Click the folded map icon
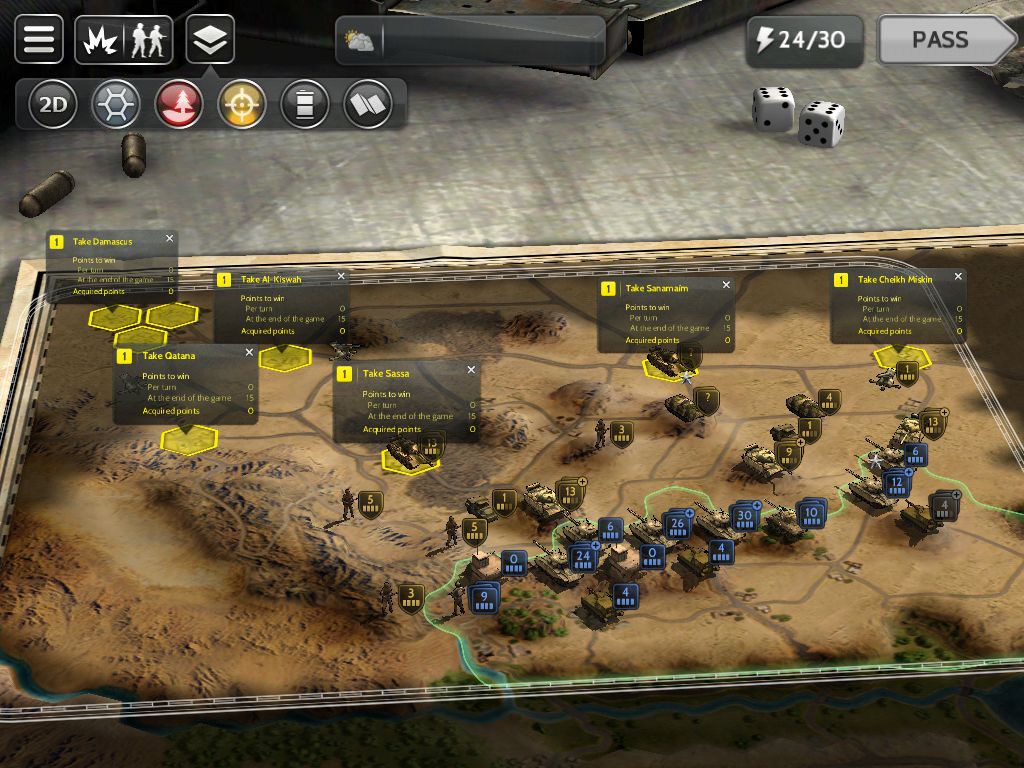Image resolution: width=1024 pixels, height=768 pixels. pos(368,104)
